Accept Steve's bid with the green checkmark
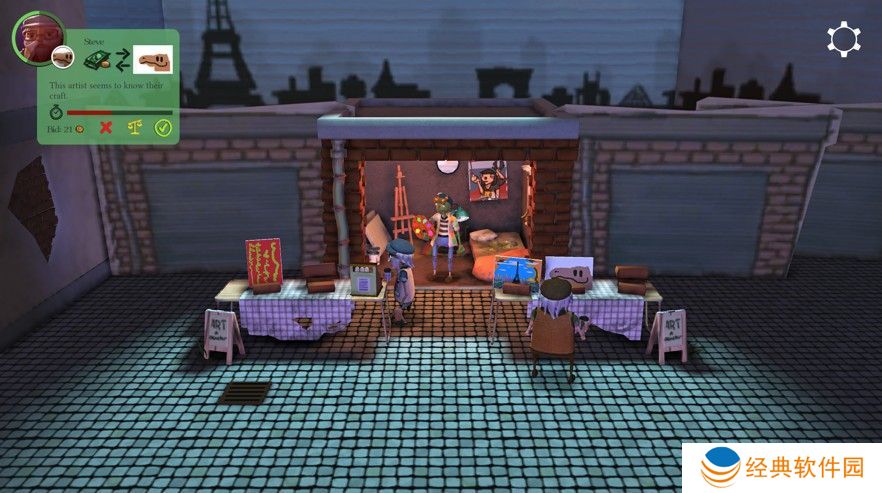 point(163,128)
